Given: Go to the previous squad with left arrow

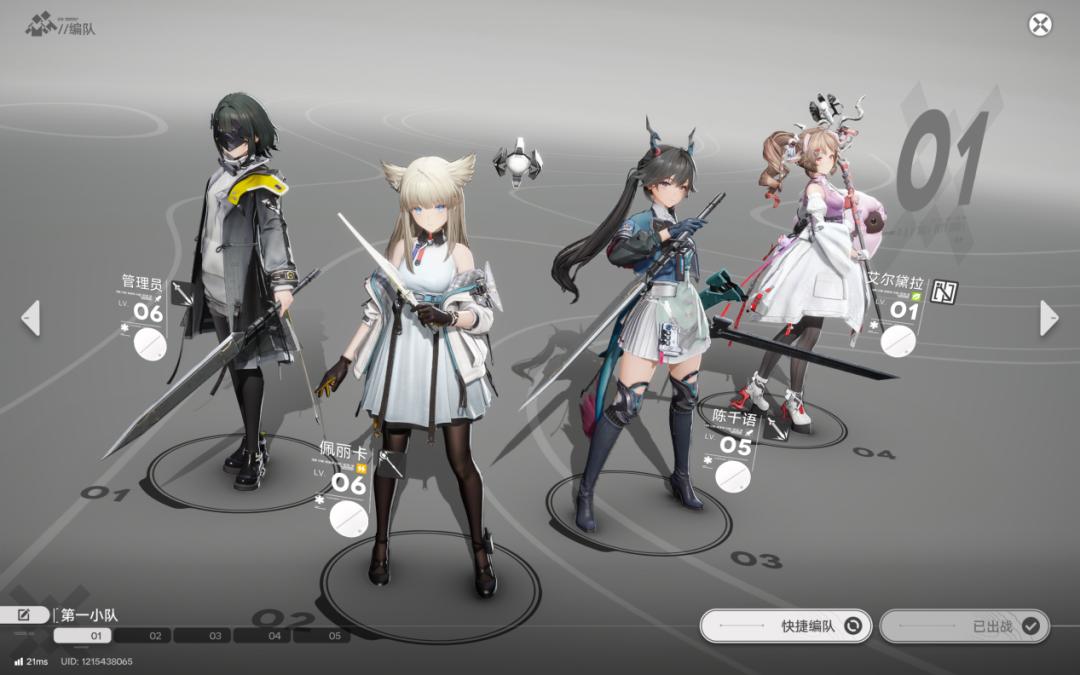Looking at the screenshot, I should 31,318.
